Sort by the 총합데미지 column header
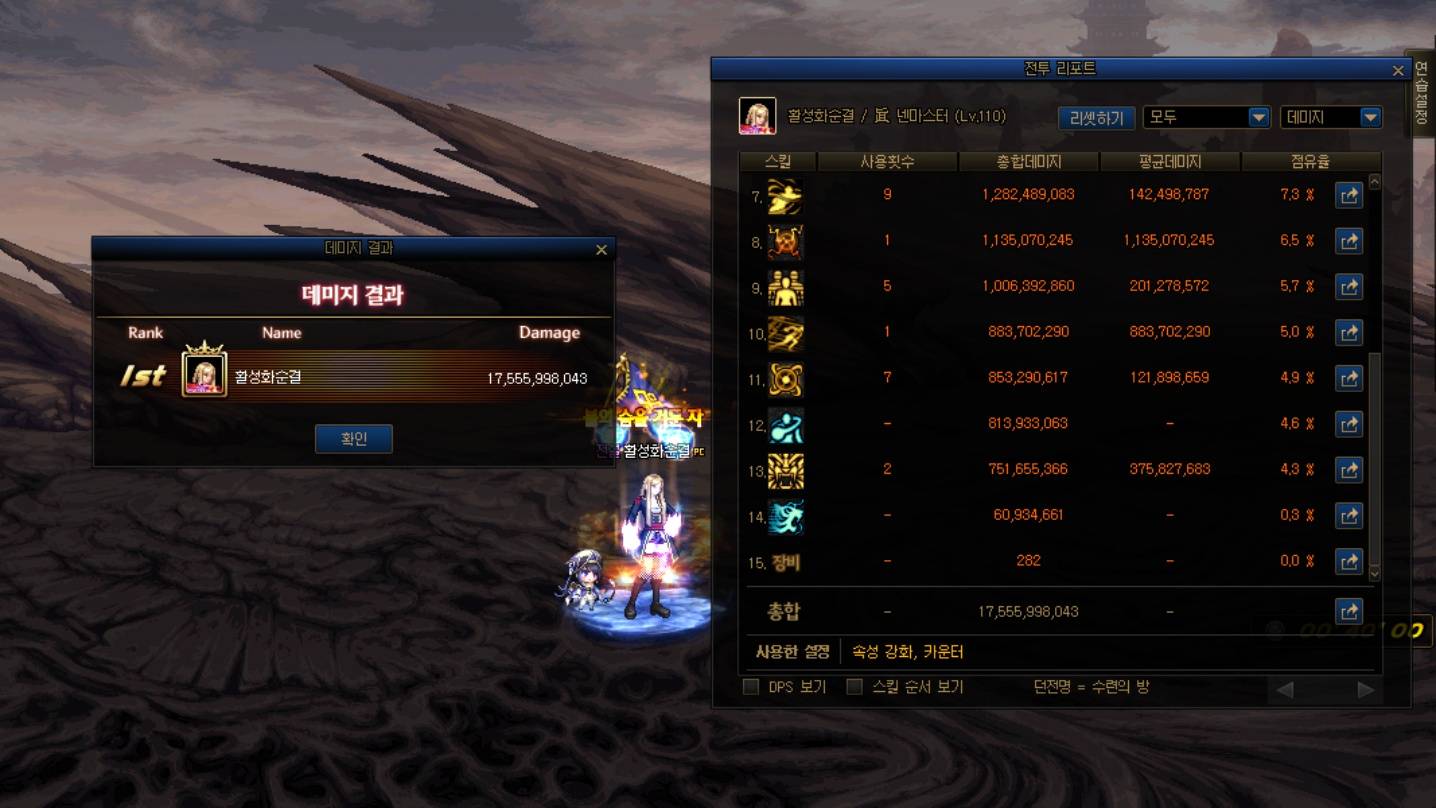 [1028, 161]
